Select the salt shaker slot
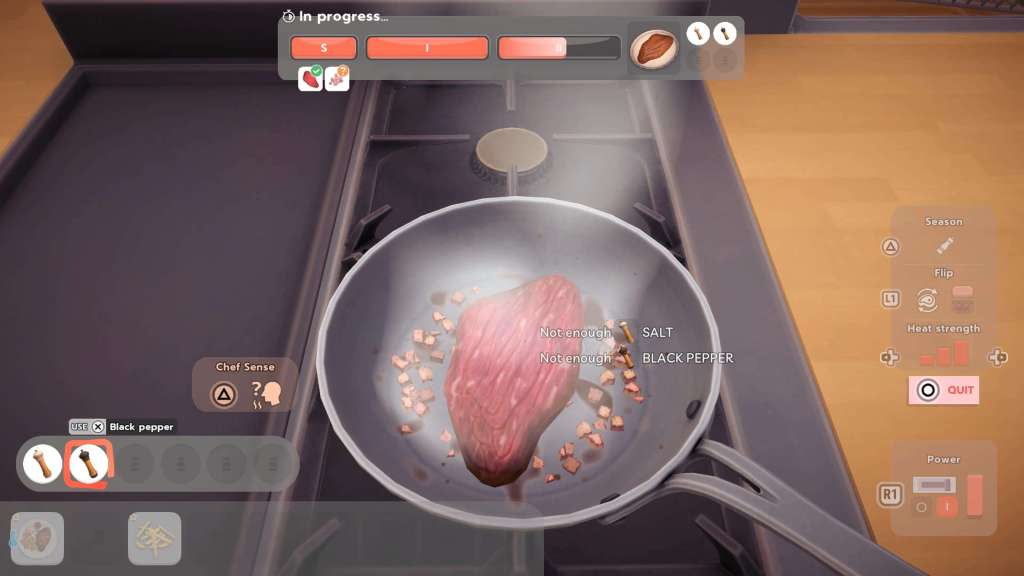This screenshot has width=1024, height=576. [x=43, y=464]
